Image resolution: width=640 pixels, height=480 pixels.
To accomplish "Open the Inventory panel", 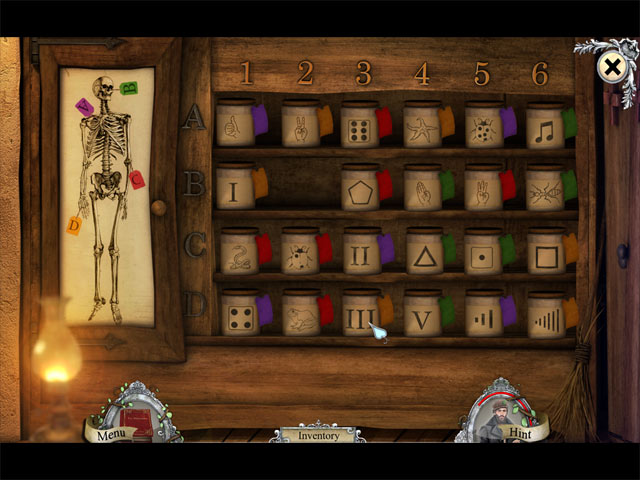I will 317,436.
